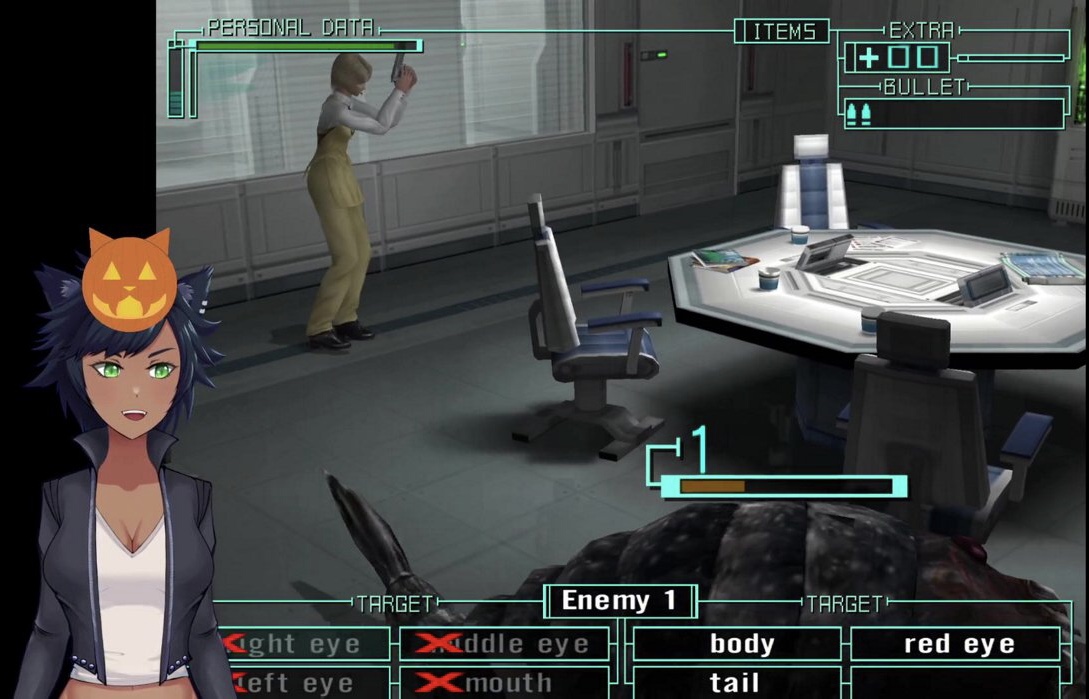Choose the tail as target
Screen dimensions: 1089x699
click(x=735, y=683)
